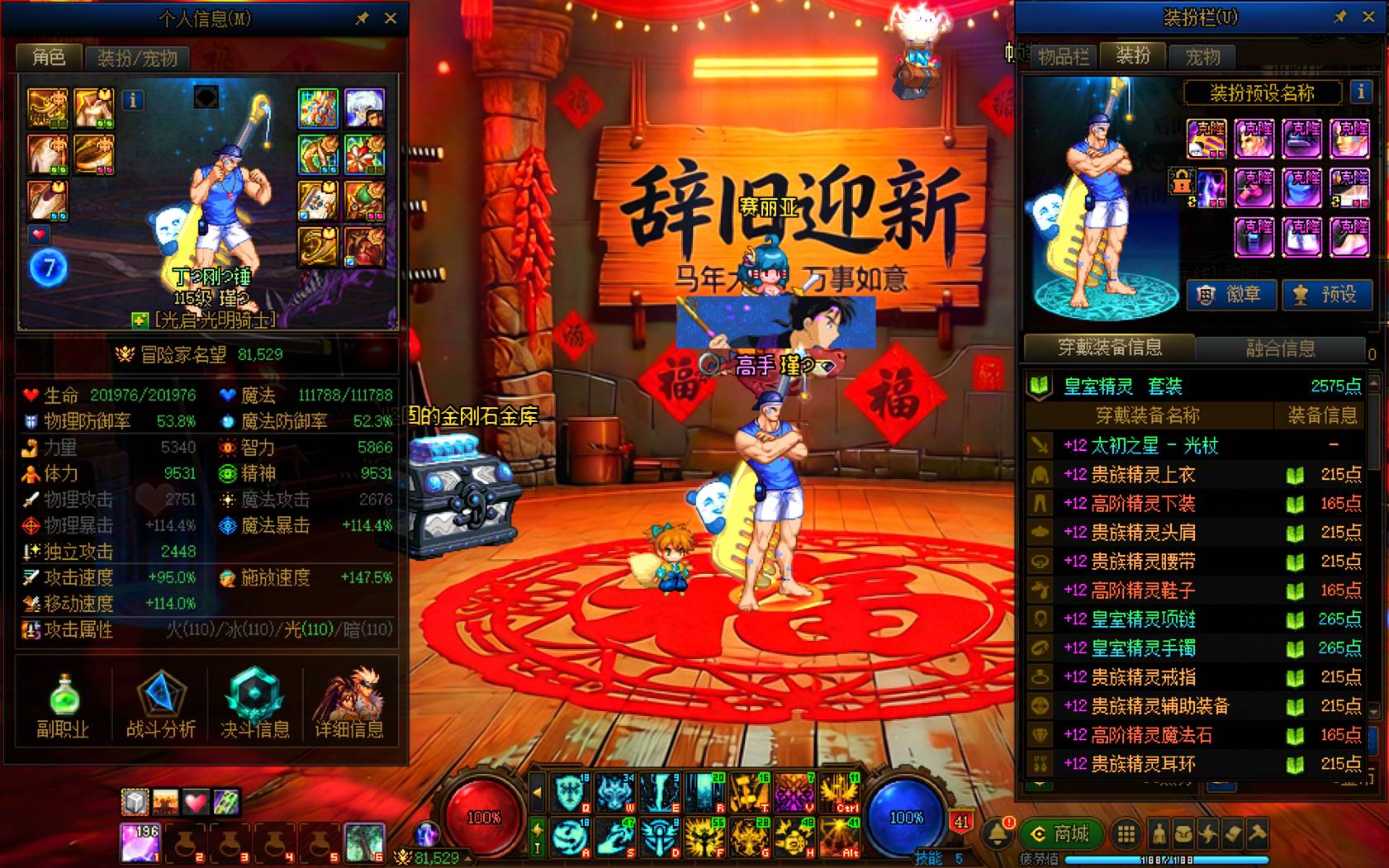The height and width of the screenshot is (868, 1389).
Task: Open the game menu grid icon
Action: click(1125, 834)
